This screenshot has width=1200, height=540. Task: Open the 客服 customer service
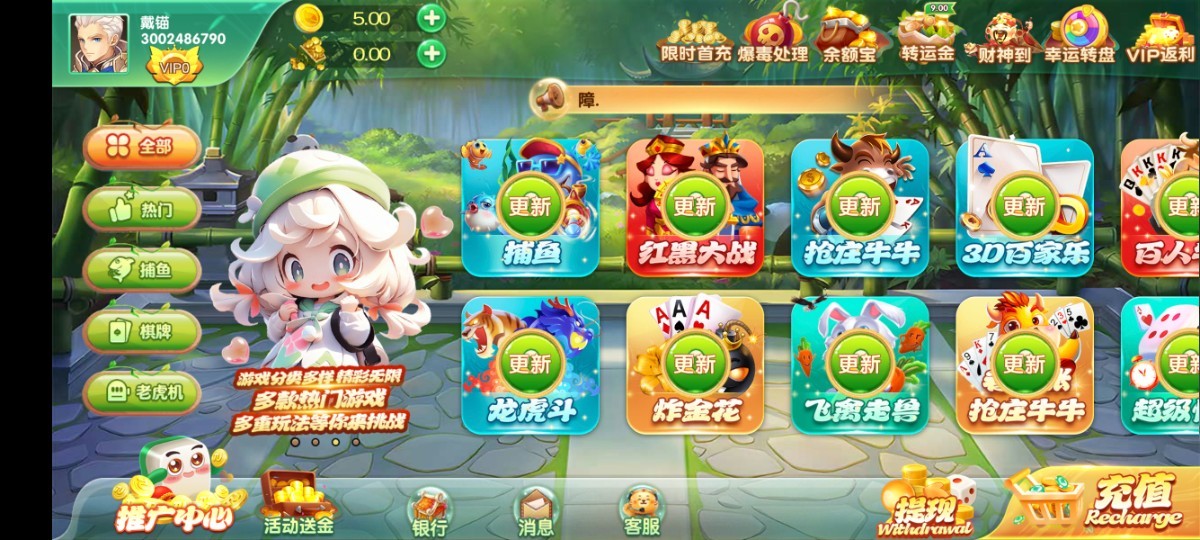click(642, 508)
